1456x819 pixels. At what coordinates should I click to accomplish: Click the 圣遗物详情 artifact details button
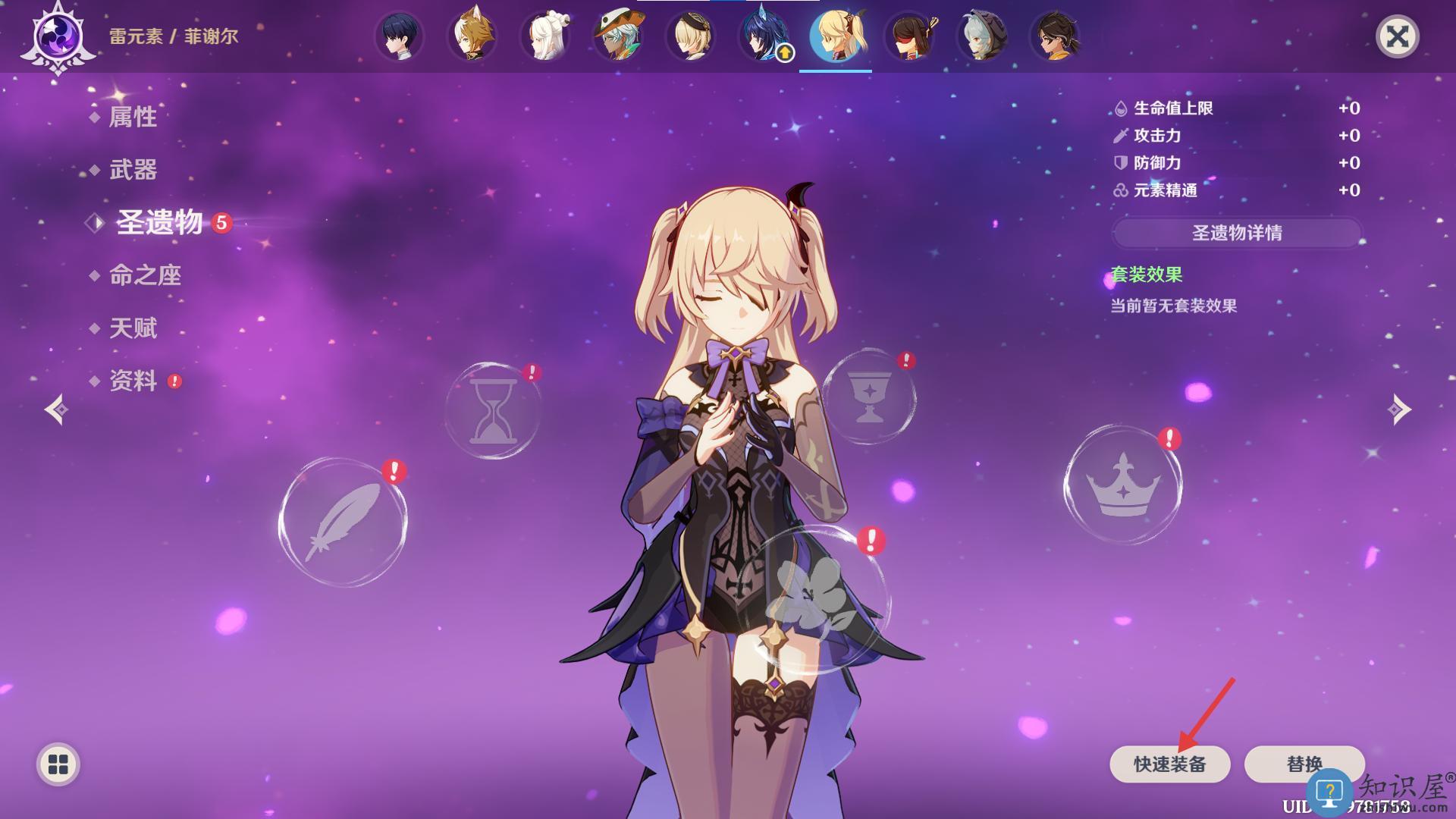click(x=1237, y=233)
